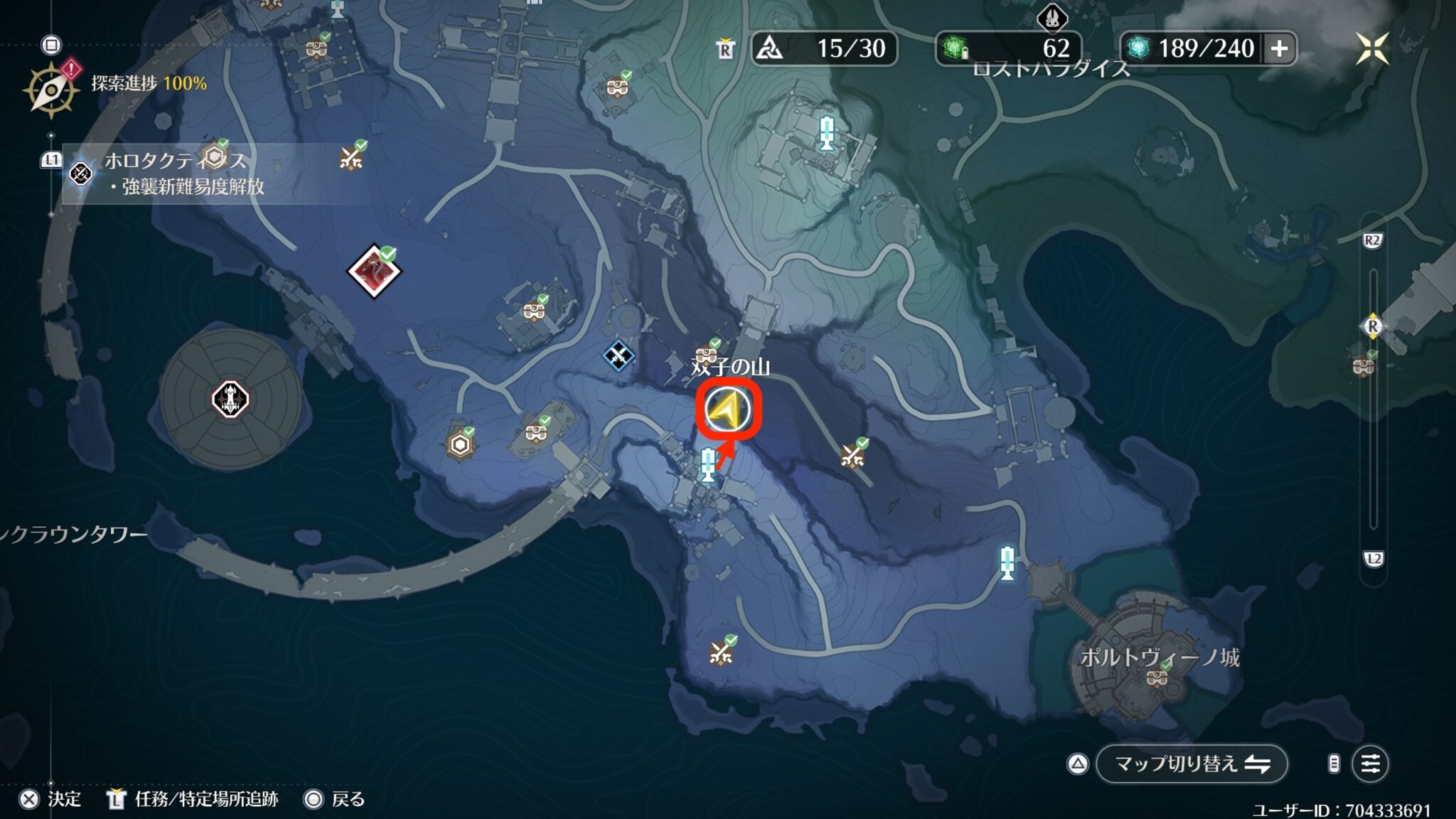This screenshot has height=819, width=1456.
Task: Close the map with the star-shaped X
Action: click(1372, 48)
